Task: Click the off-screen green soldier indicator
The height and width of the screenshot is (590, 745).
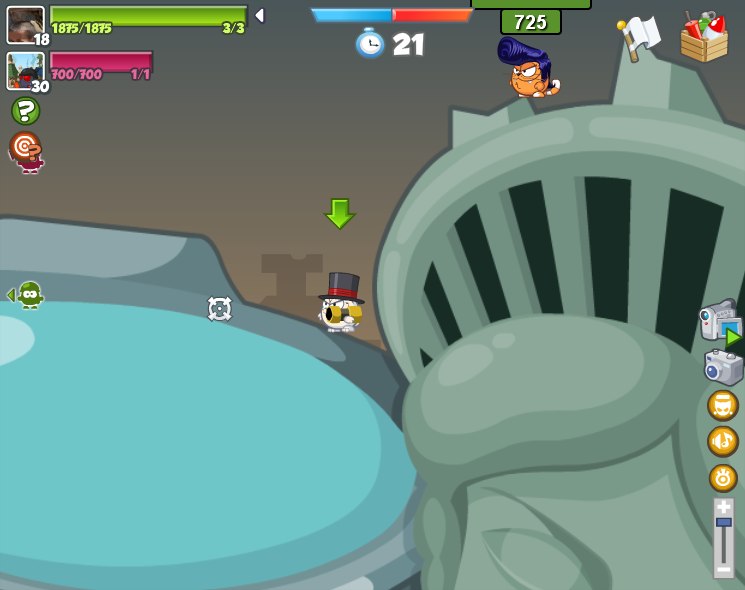Action: [x=28, y=294]
